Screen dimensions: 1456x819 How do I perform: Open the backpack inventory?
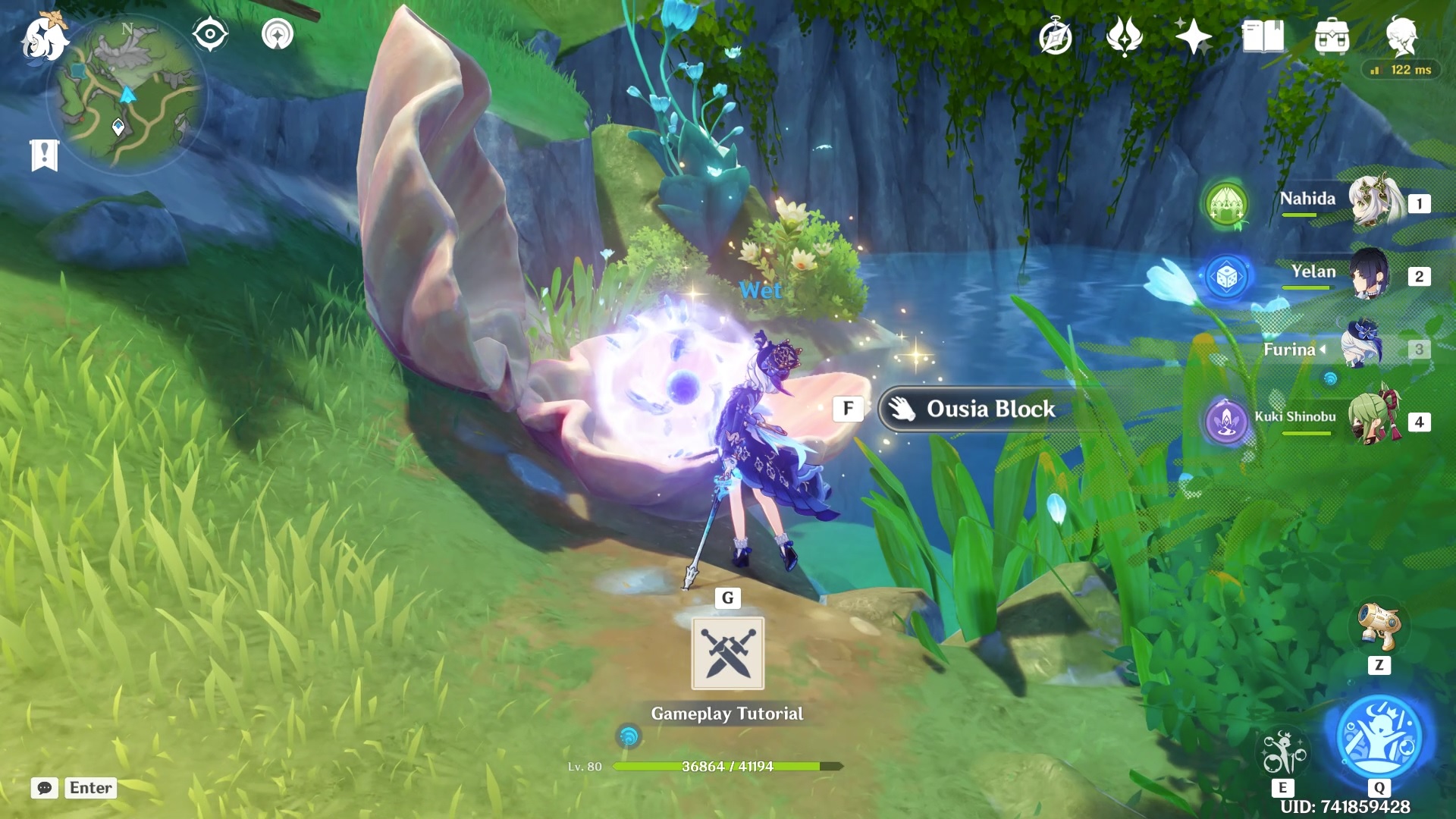[x=1332, y=36]
